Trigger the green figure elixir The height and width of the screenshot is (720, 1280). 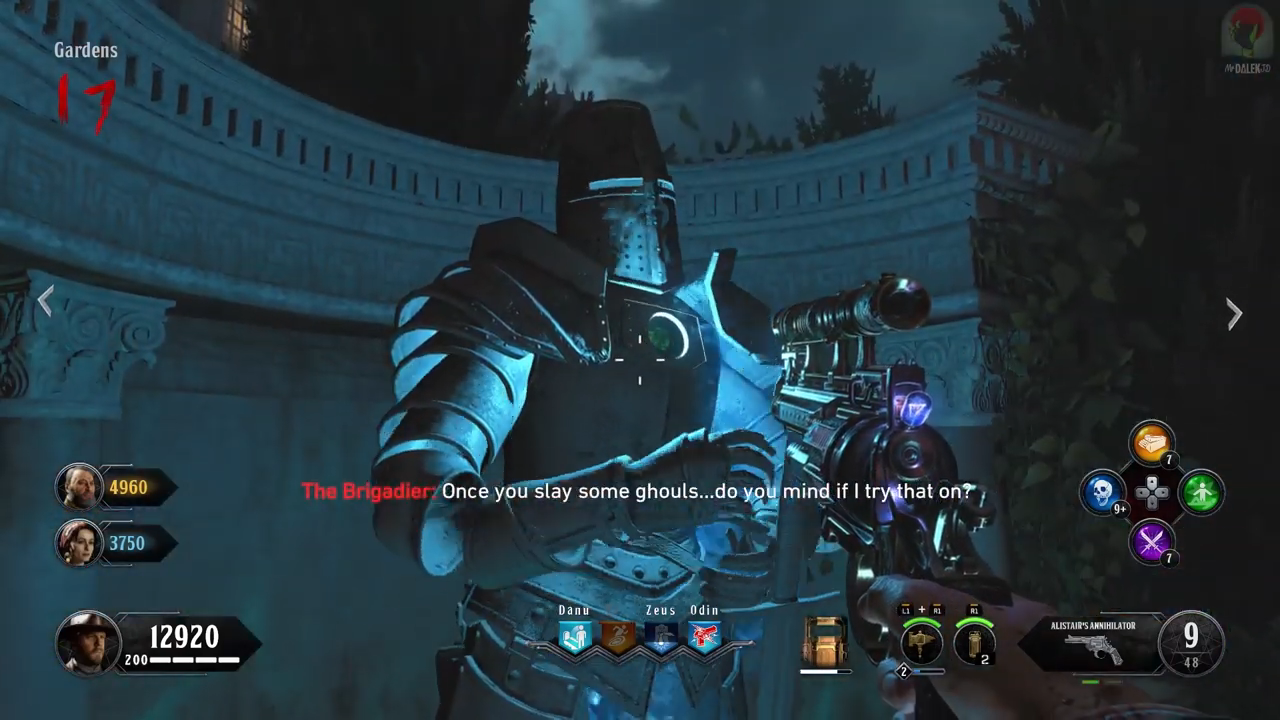point(1200,492)
